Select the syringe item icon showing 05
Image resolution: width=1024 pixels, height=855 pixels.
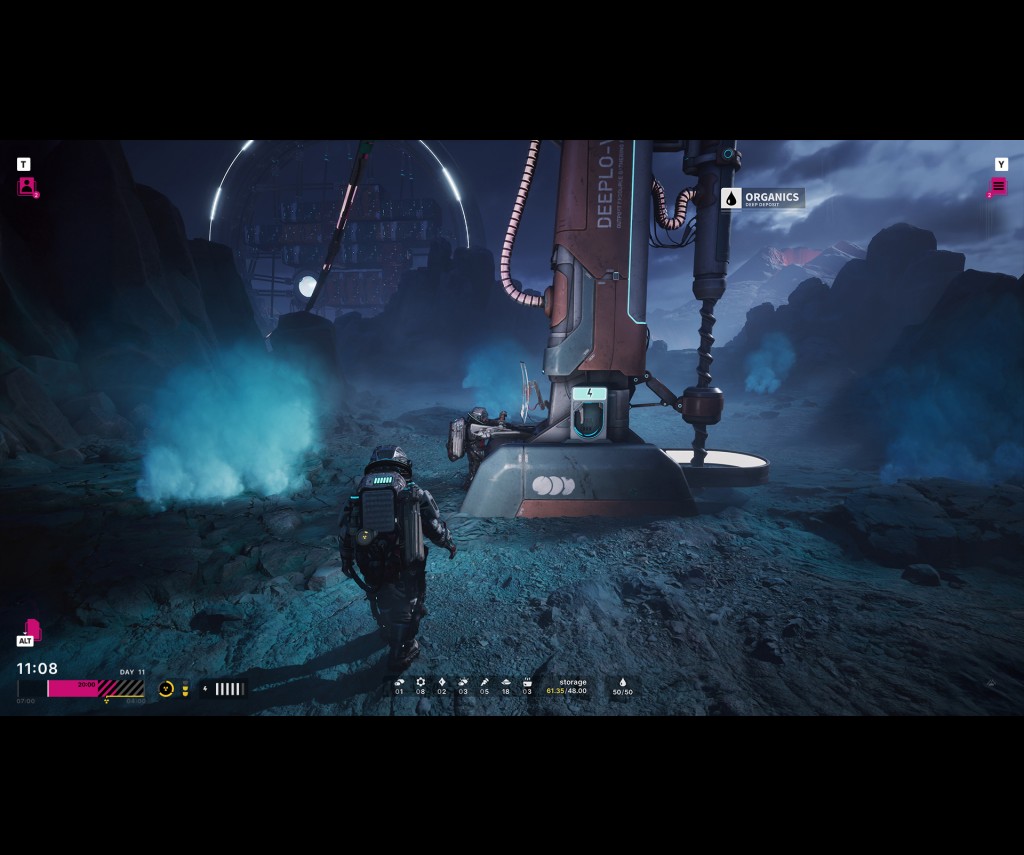point(485,683)
